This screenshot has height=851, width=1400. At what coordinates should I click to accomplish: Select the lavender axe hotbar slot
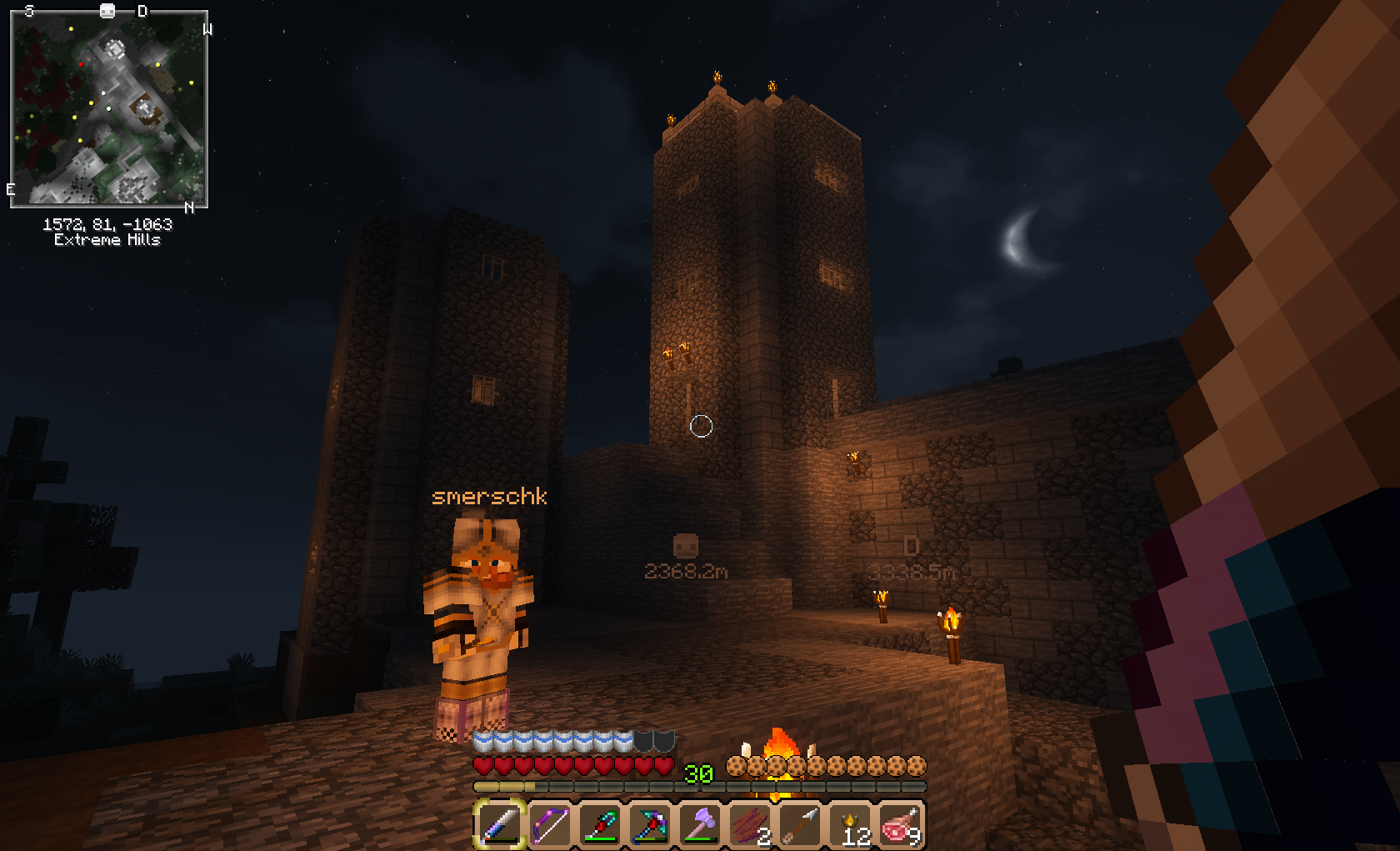700,824
